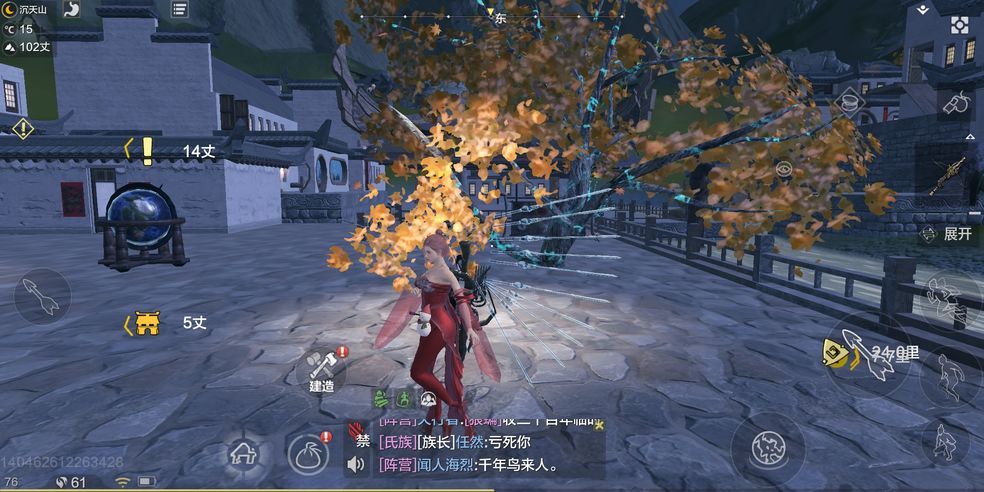This screenshot has width=984, height=492.
Task: Blow the whistle icon
Action: click(x=958, y=102)
